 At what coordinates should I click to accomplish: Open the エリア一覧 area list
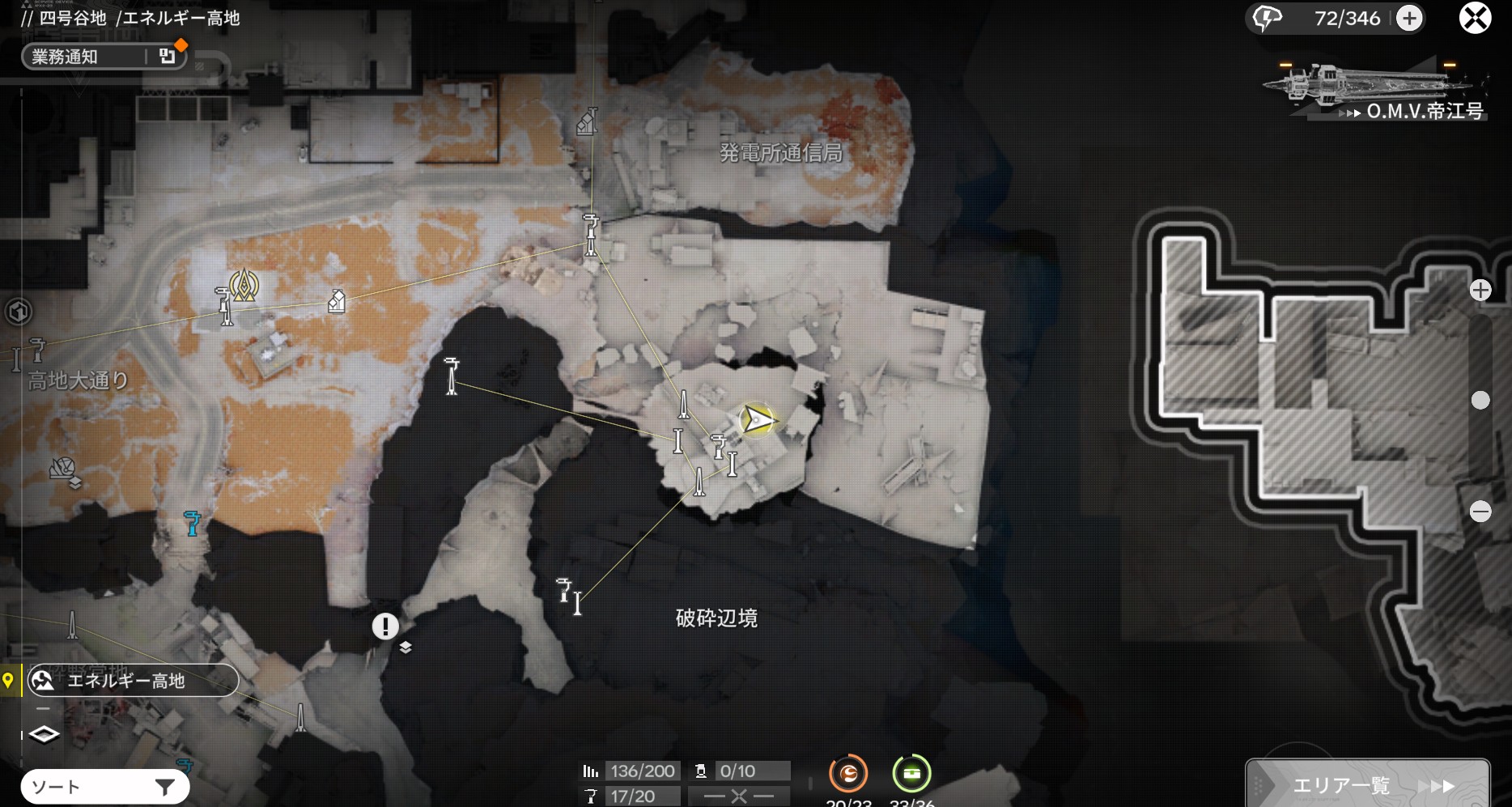click(x=1368, y=784)
